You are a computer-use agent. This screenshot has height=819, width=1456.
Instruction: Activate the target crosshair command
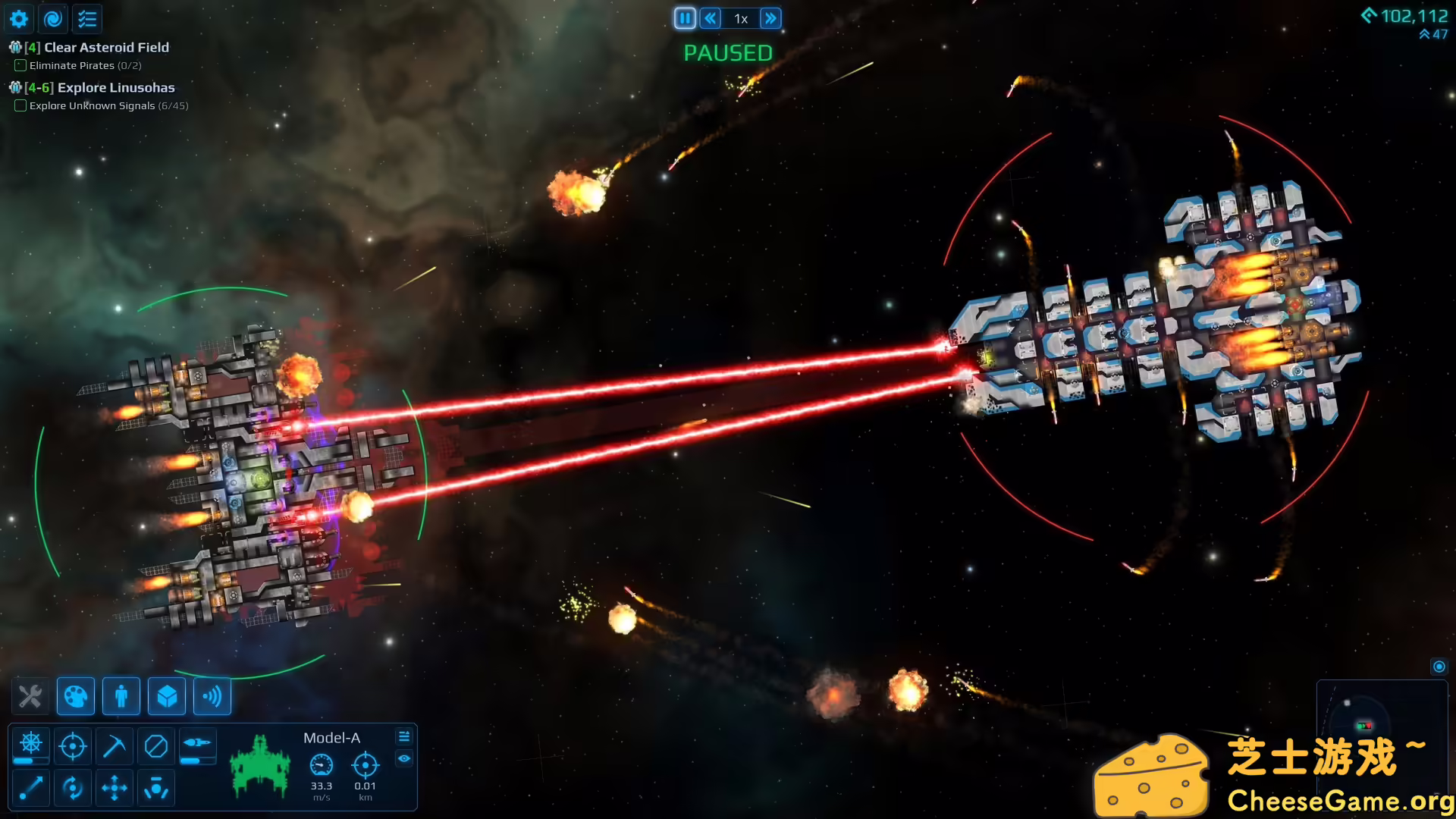click(73, 746)
